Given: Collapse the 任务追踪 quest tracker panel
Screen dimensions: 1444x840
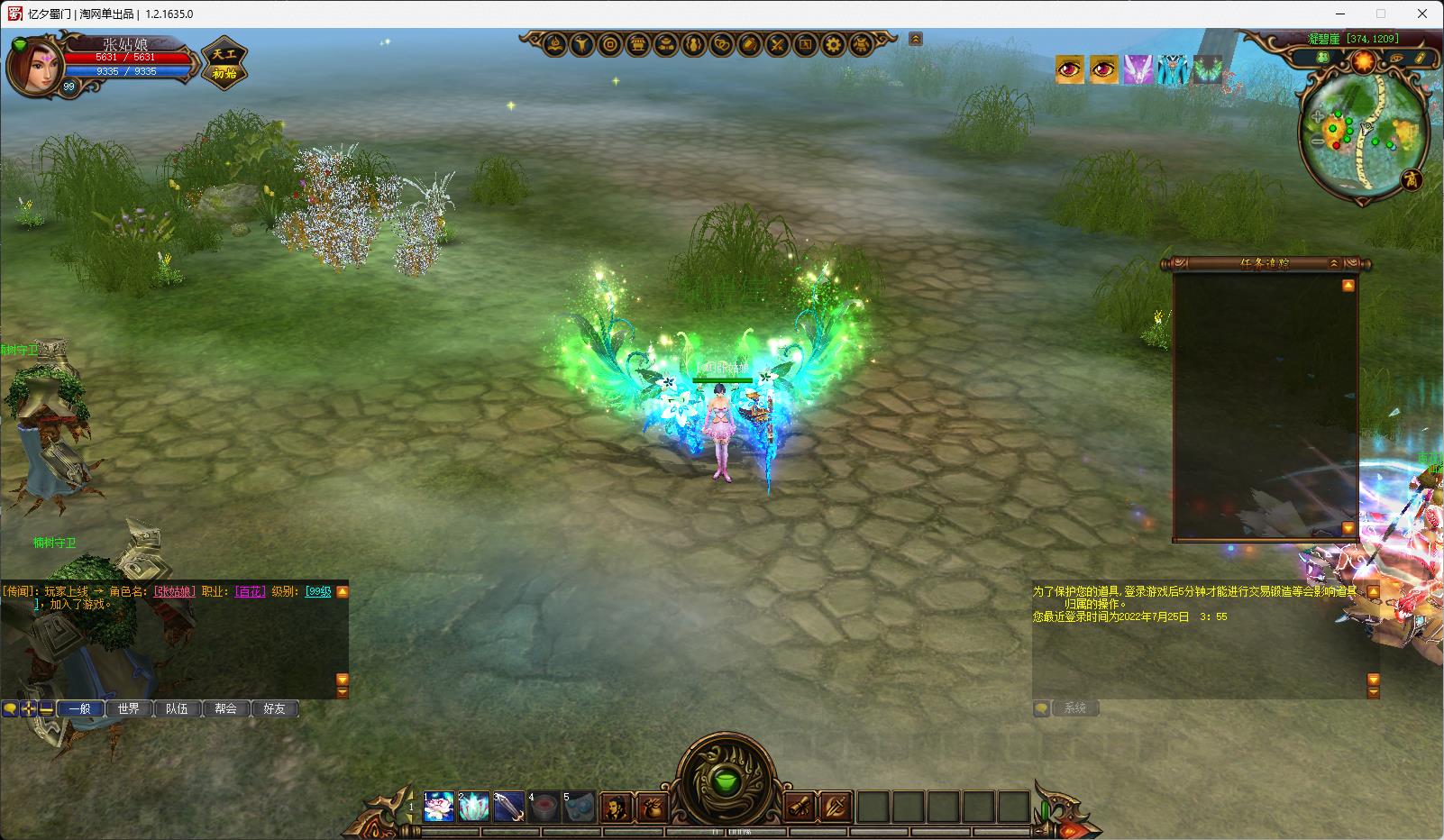Looking at the screenshot, I should (1334, 263).
